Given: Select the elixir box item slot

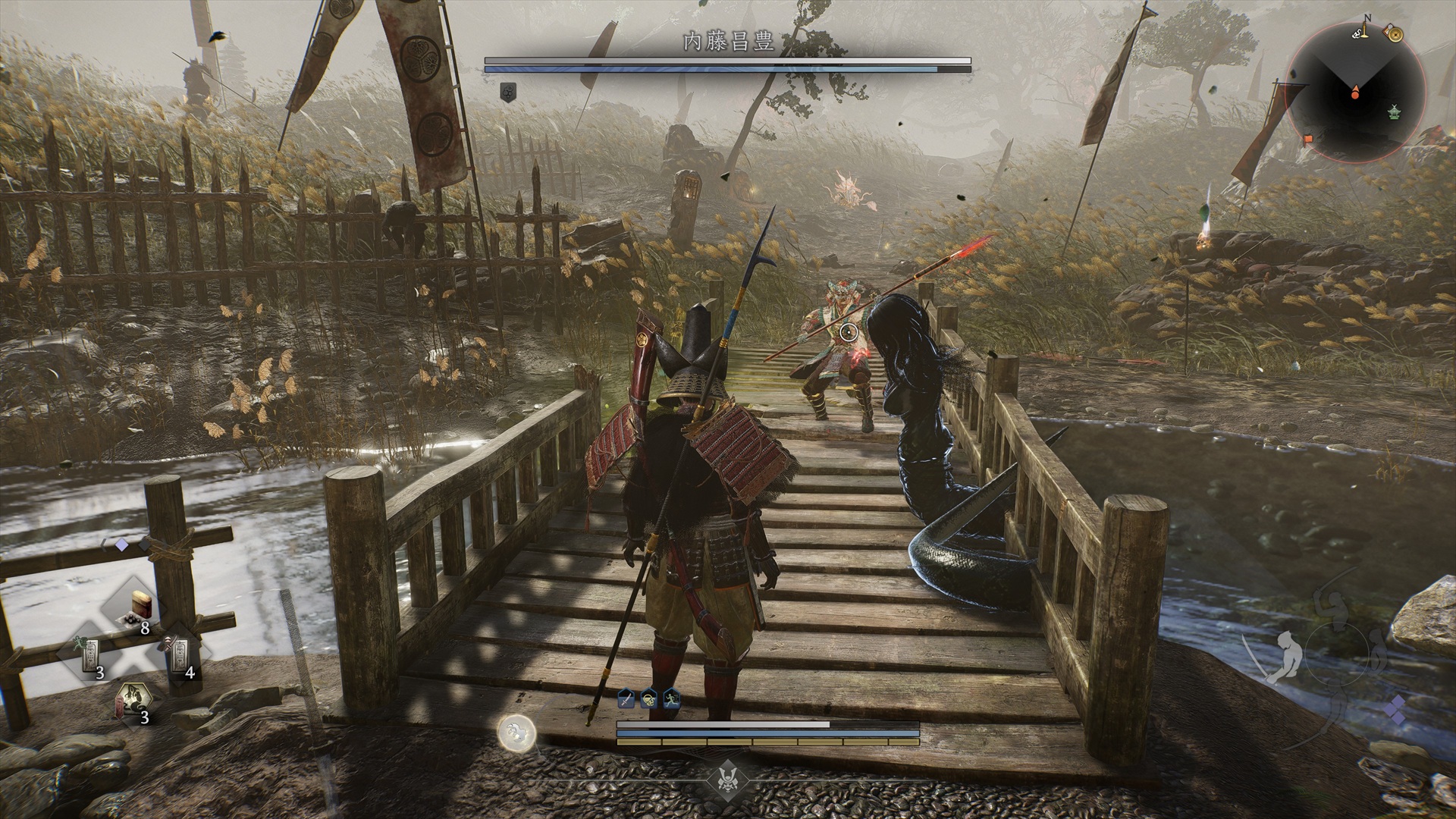Looking at the screenshot, I should [x=140, y=605].
